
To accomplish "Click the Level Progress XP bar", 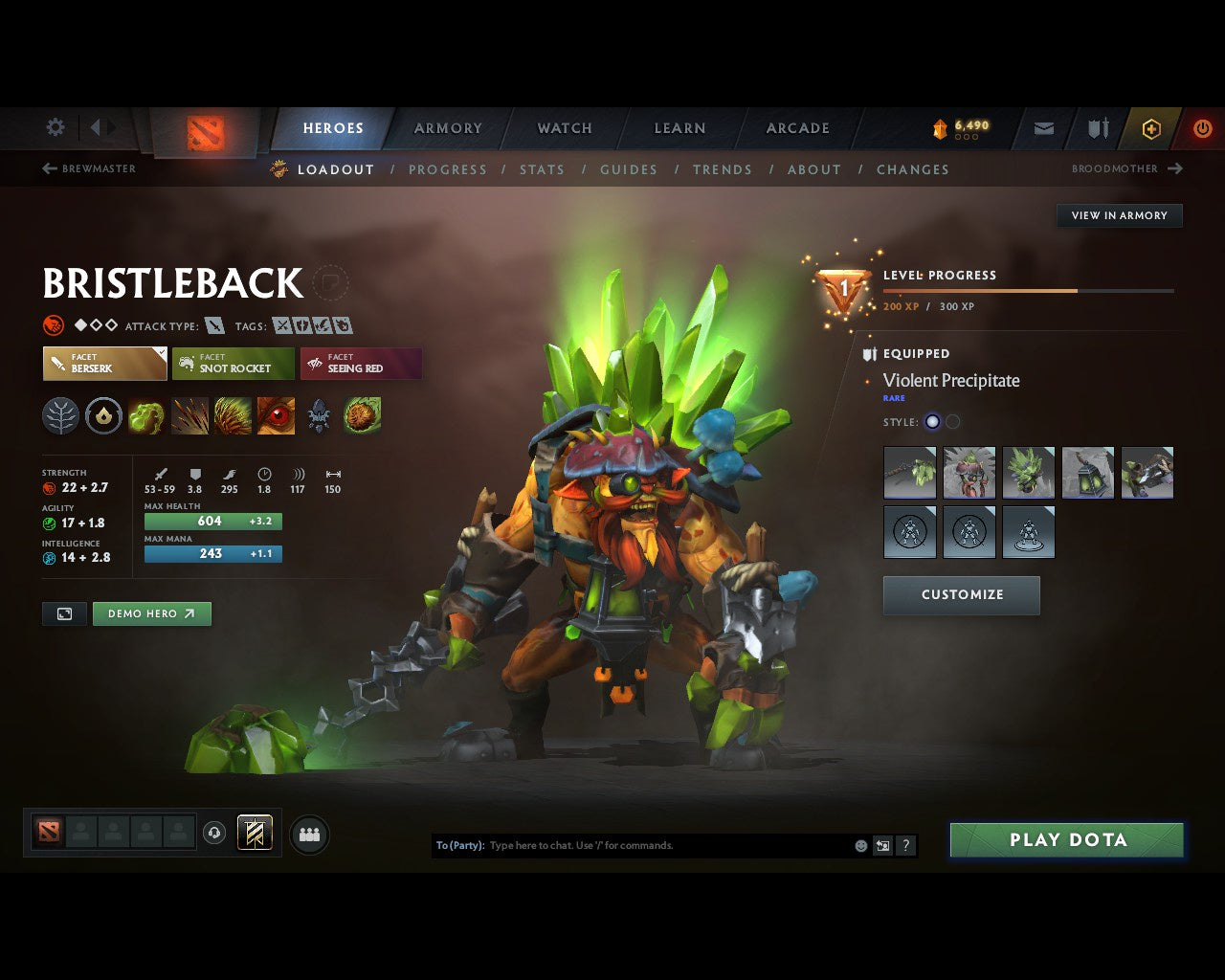I will (x=1029, y=290).
